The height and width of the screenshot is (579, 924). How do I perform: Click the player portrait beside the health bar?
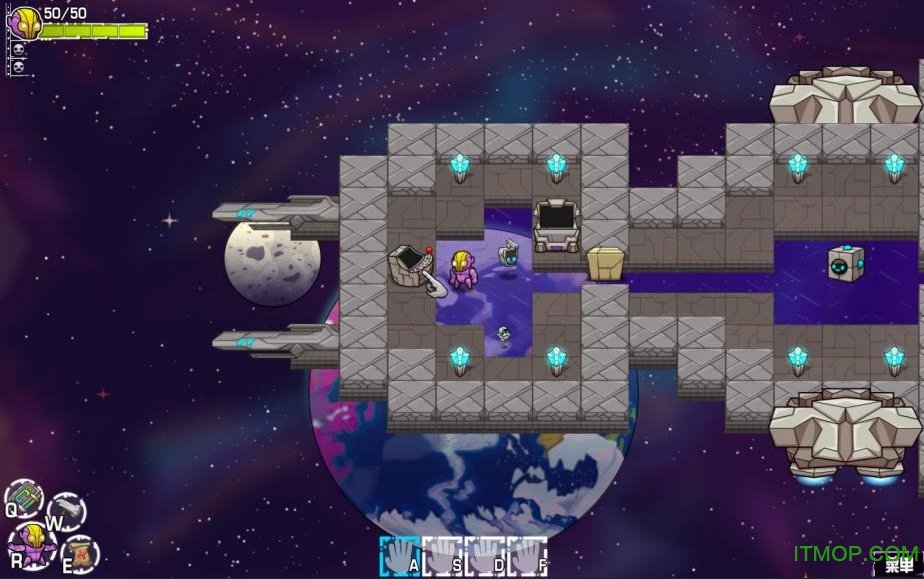click(x=24, y=22)
